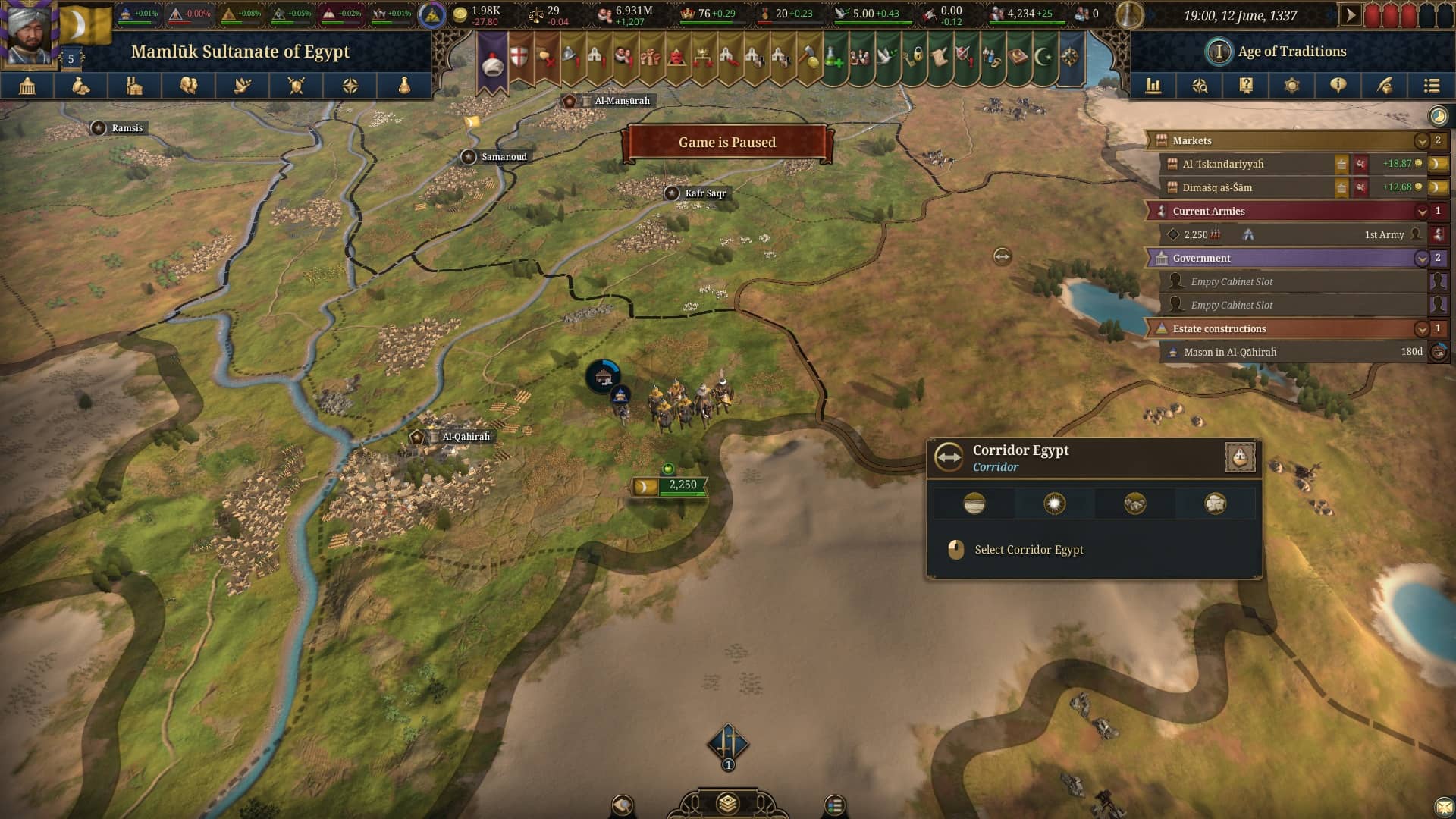1456x819 pixels.
Task: Collapse the Markets outliner section
Action: click(1421, 141)
